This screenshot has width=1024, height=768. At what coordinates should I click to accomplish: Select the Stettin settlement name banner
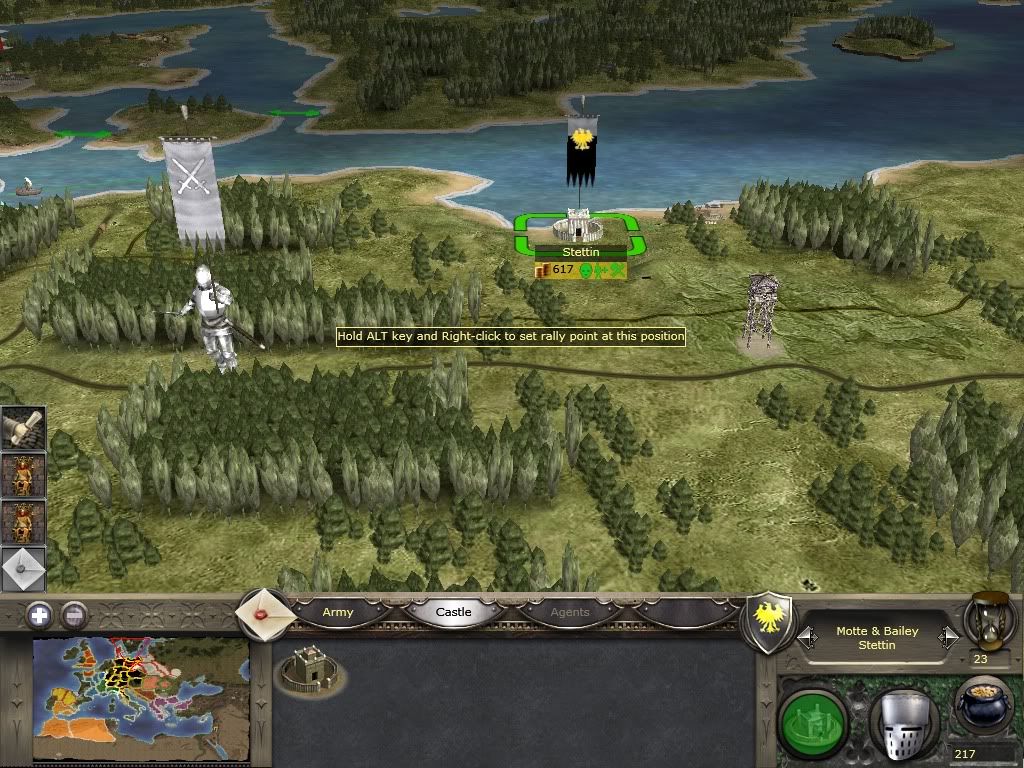click(581, 253)
